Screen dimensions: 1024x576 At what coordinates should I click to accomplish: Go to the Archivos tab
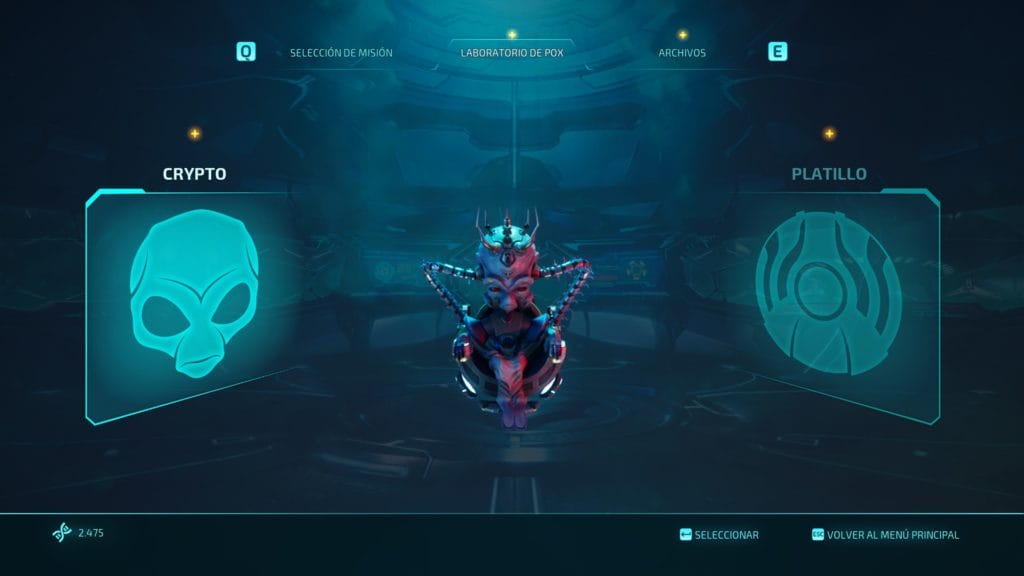681,52
